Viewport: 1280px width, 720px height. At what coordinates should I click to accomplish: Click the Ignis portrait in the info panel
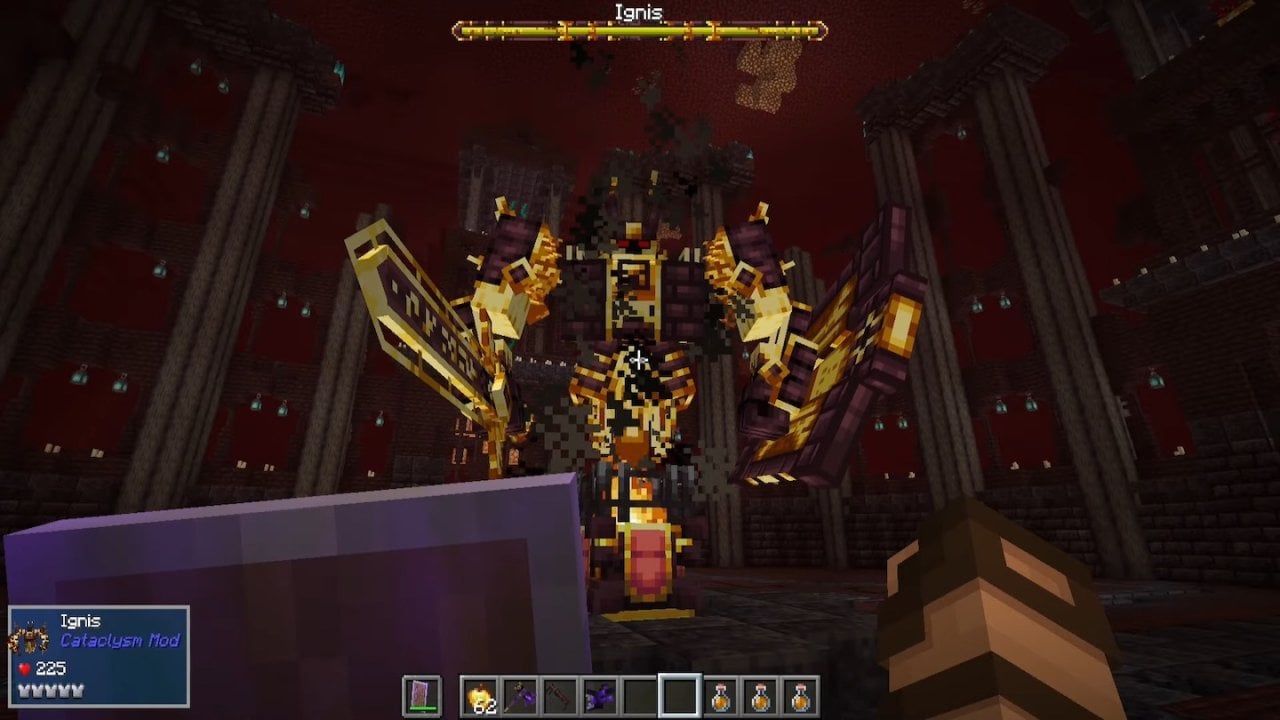coord(29,637)
